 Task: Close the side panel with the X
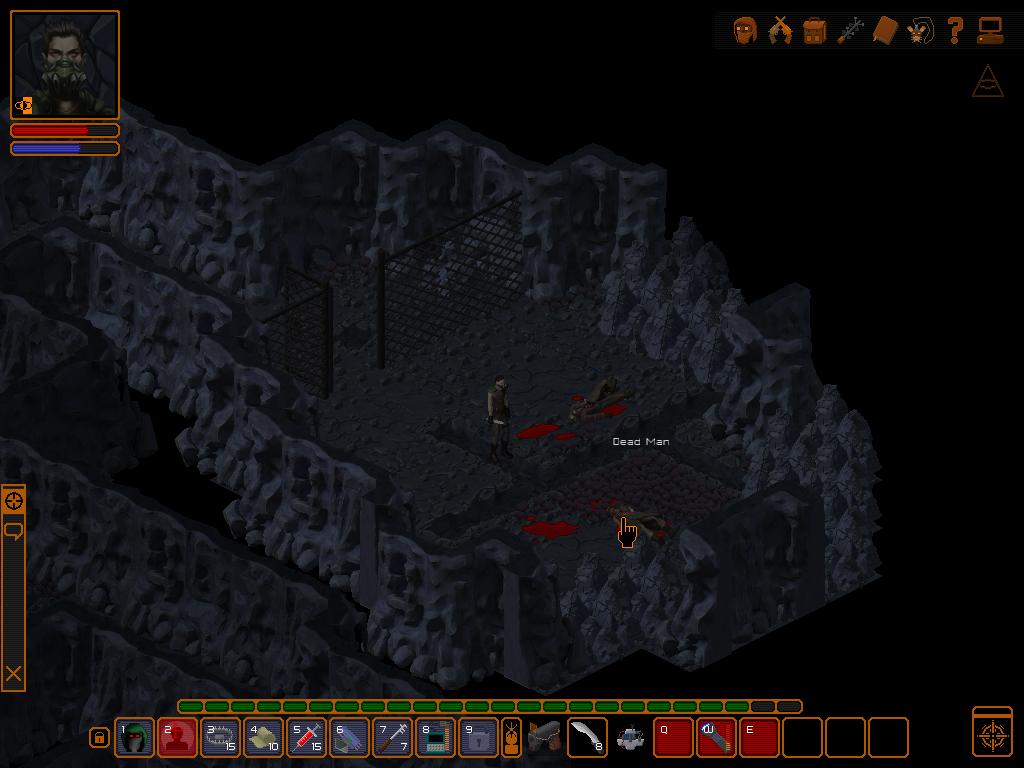(x=14, y=675)
